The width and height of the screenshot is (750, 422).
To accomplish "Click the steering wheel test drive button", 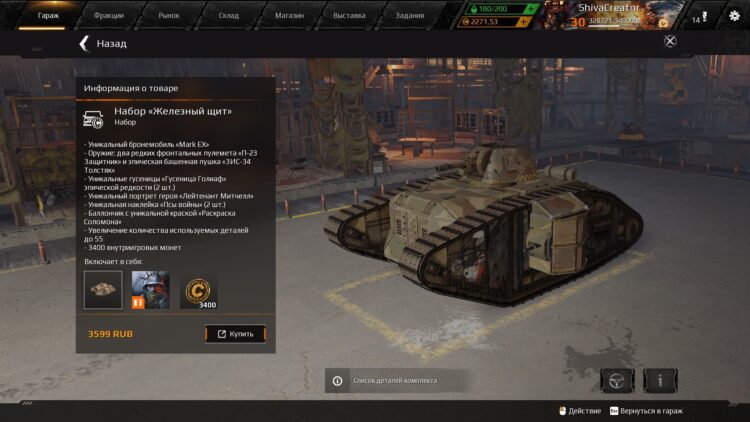I will tap(617, 380).
